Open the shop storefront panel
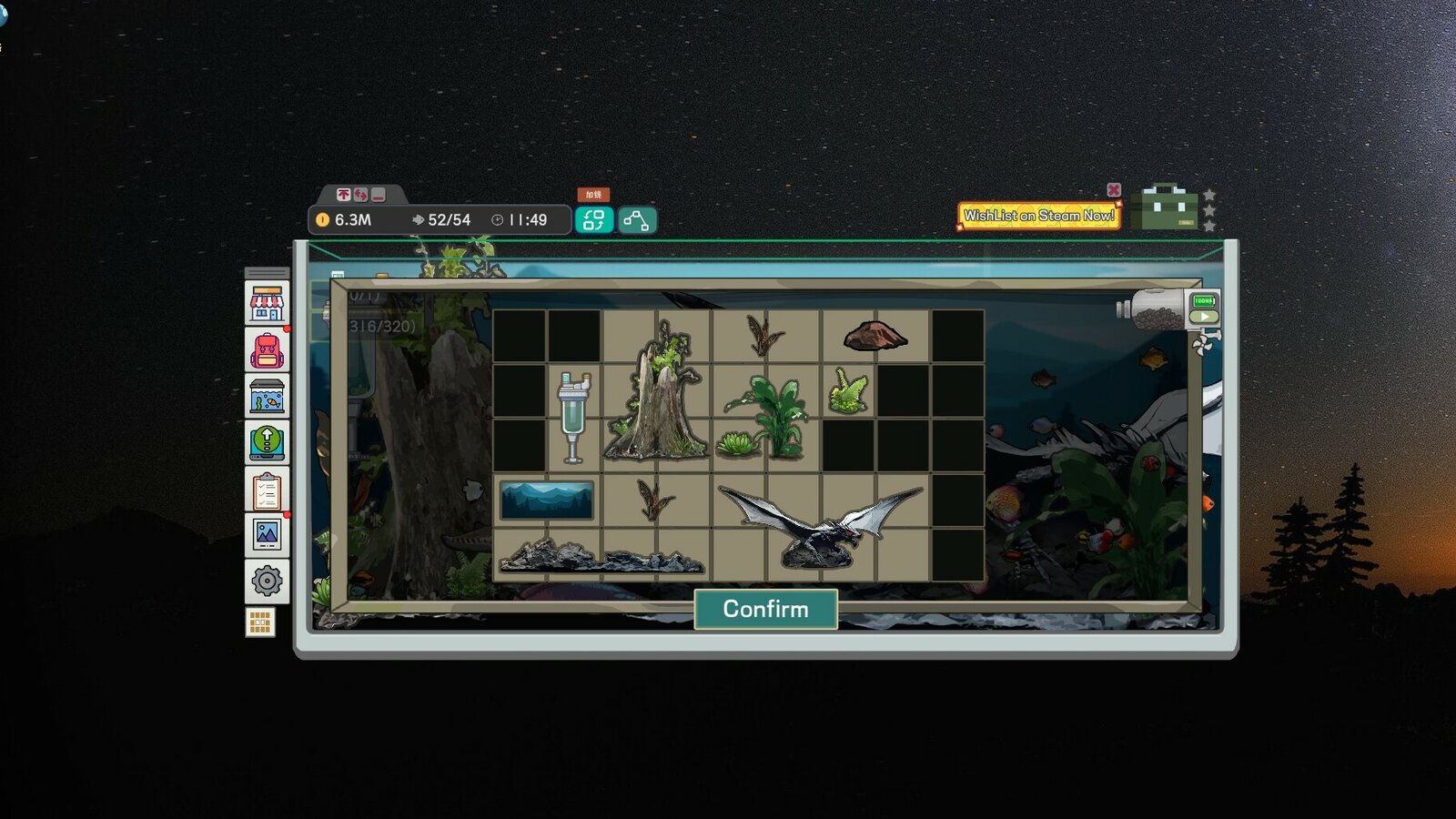 coord(265,304)
